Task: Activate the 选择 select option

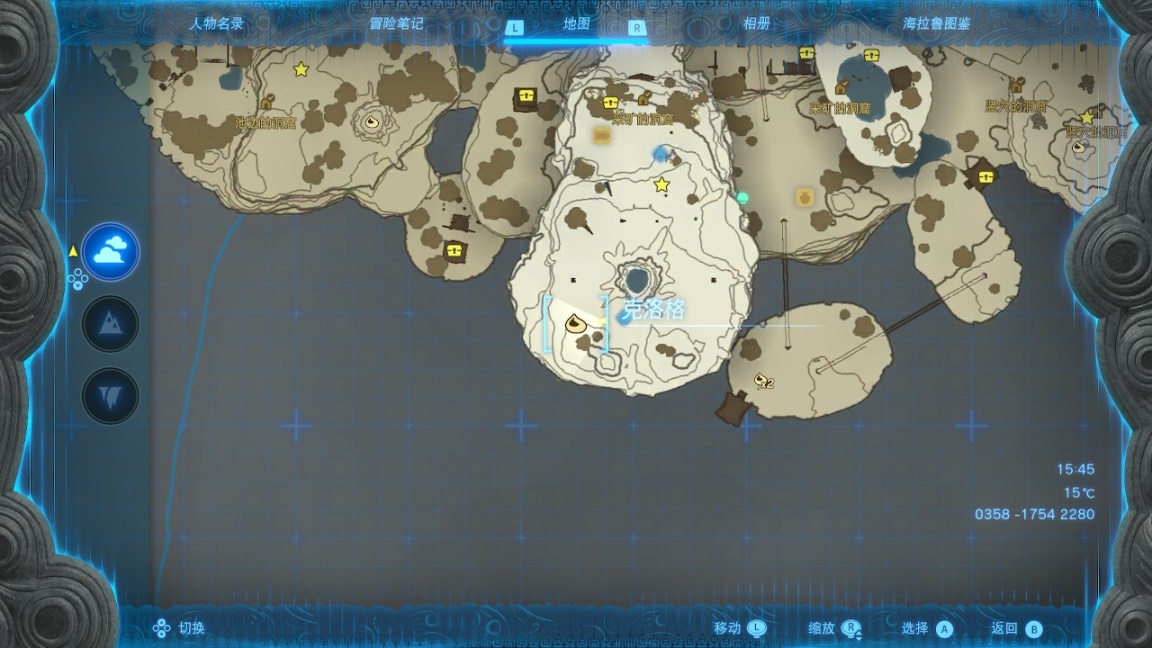Action: tap(927, 628)
